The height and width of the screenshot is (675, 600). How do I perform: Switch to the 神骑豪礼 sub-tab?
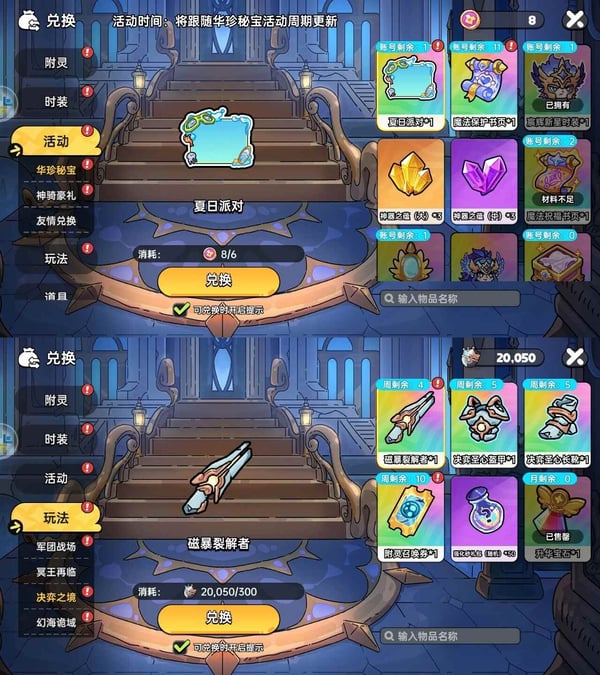55,195
